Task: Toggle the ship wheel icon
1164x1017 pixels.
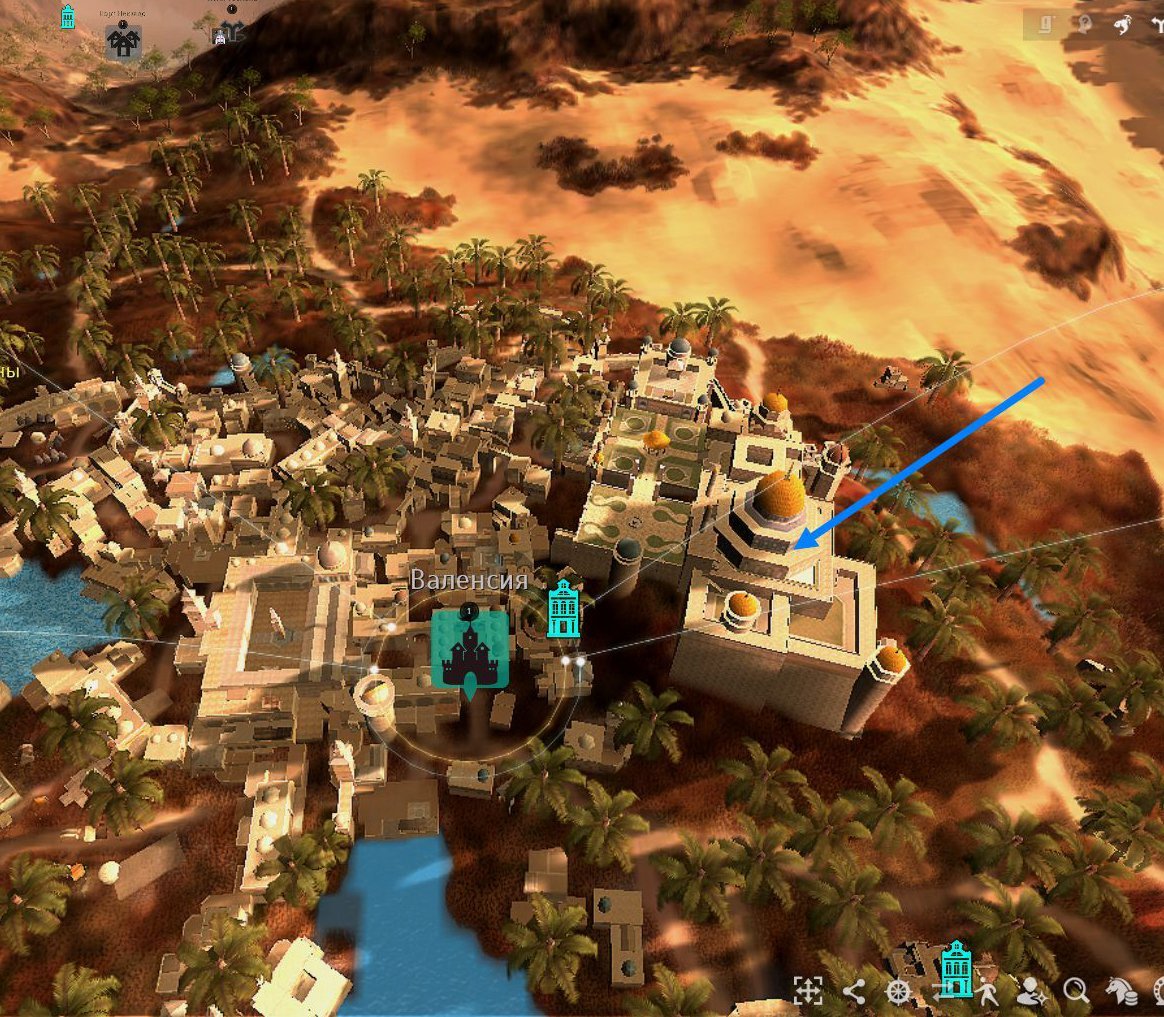Action: click(899, 991)
